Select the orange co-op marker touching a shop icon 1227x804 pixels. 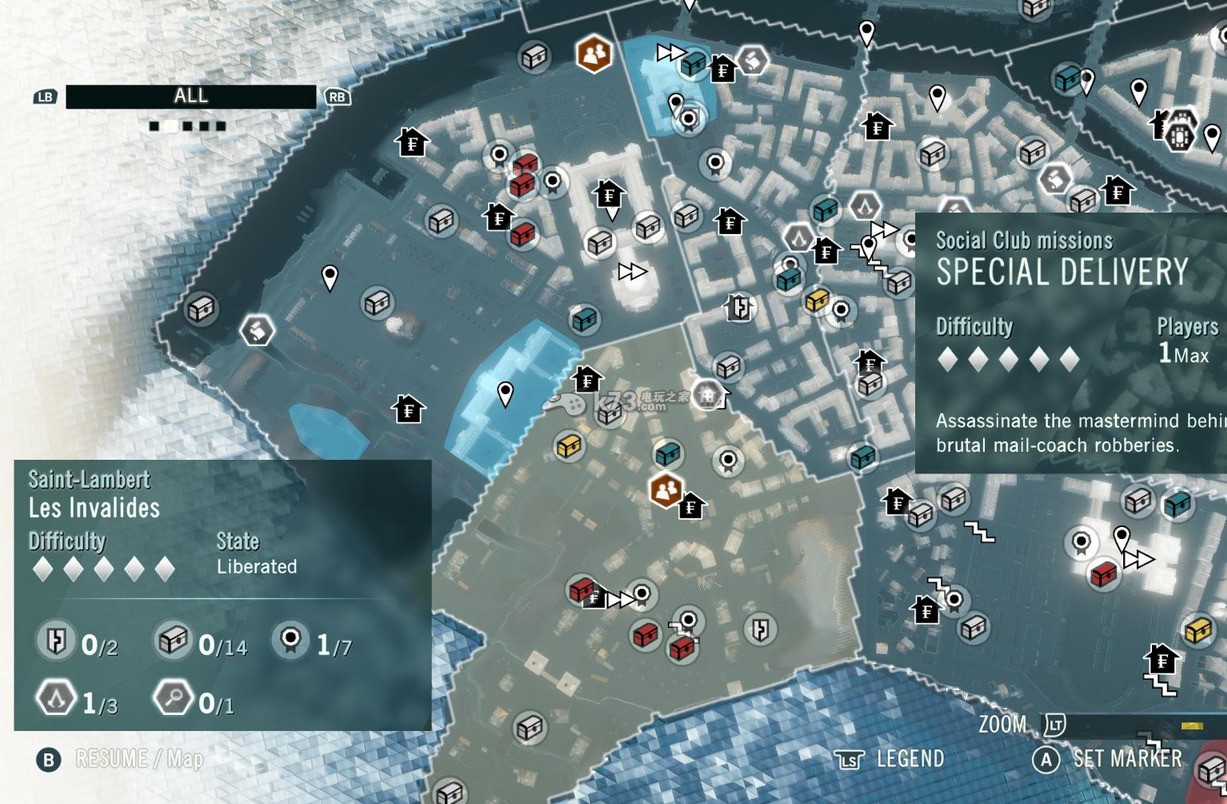[x=664, y=491]
